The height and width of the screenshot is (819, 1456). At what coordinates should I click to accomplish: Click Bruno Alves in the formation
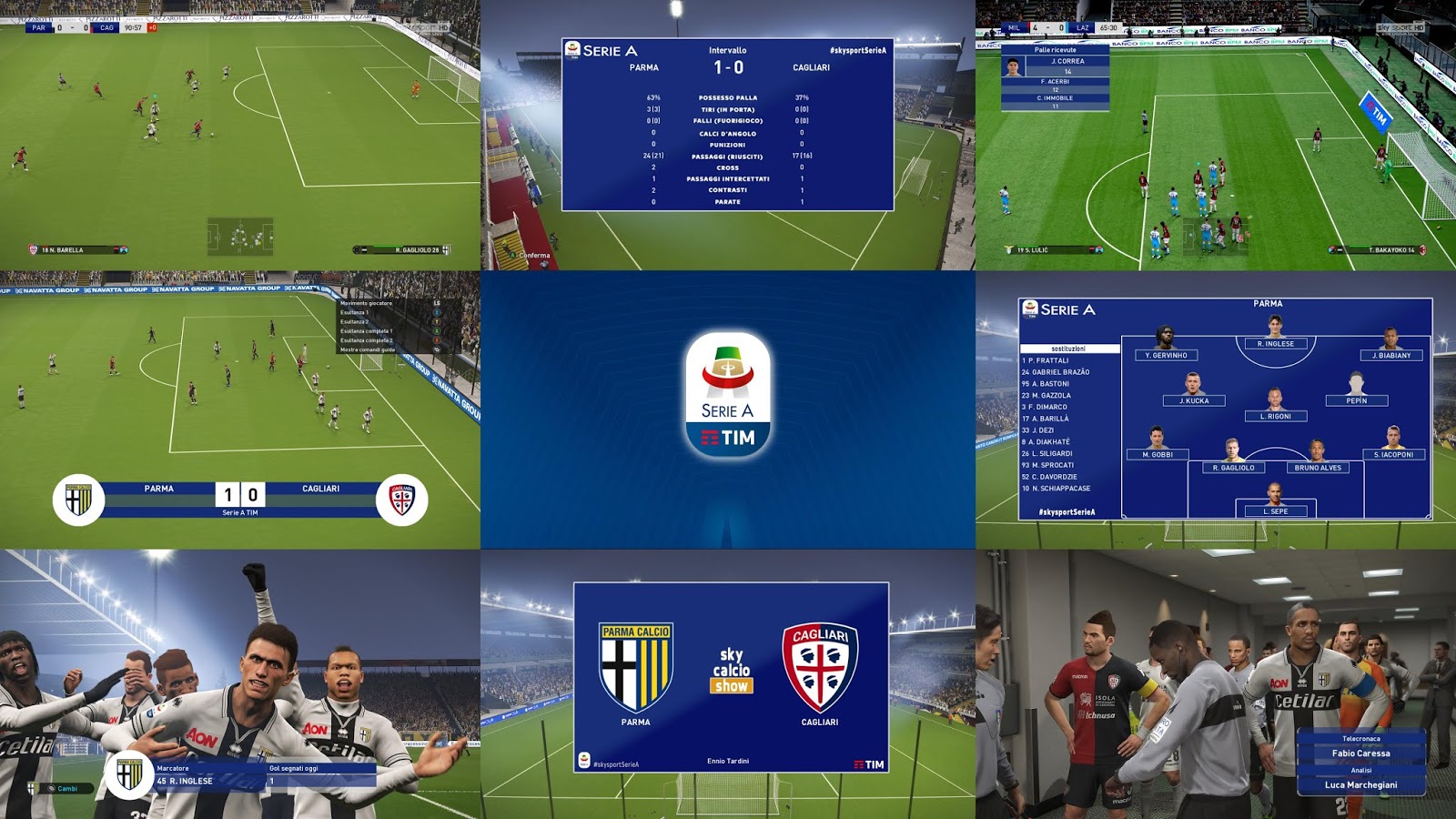[x=1318, y=468]
